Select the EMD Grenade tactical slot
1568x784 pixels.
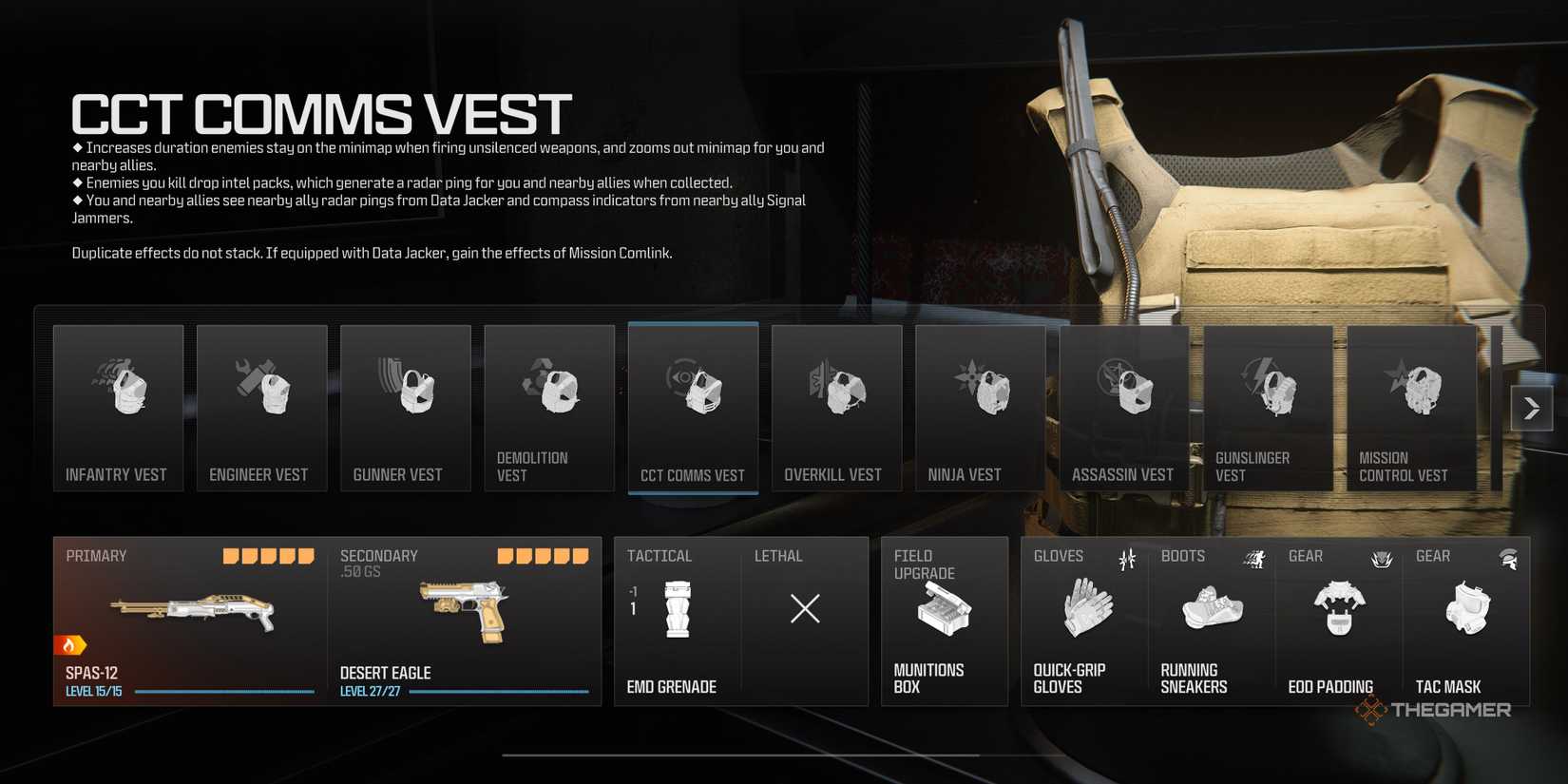tap(677, 618)
